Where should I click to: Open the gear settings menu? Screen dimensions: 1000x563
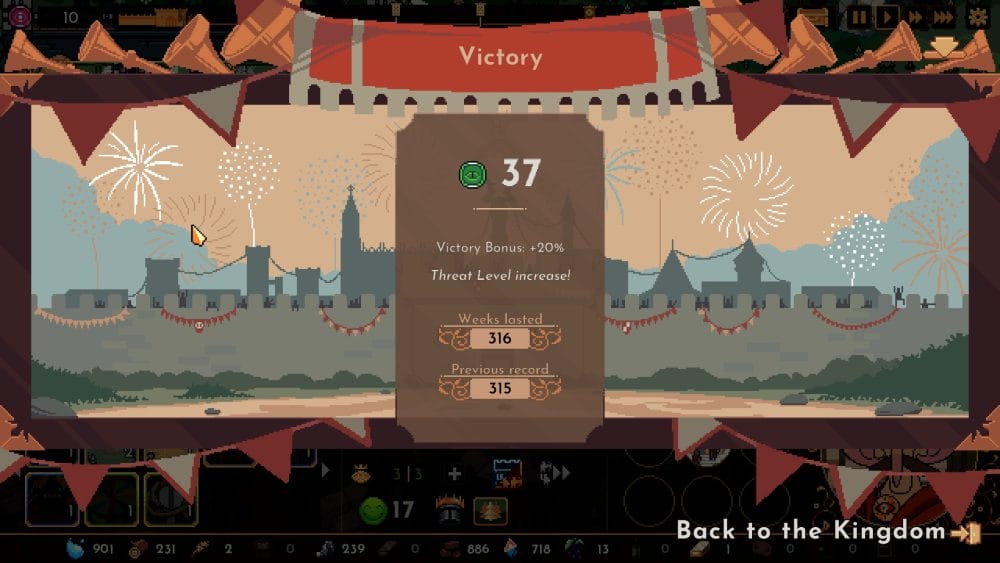click(977, 17)
